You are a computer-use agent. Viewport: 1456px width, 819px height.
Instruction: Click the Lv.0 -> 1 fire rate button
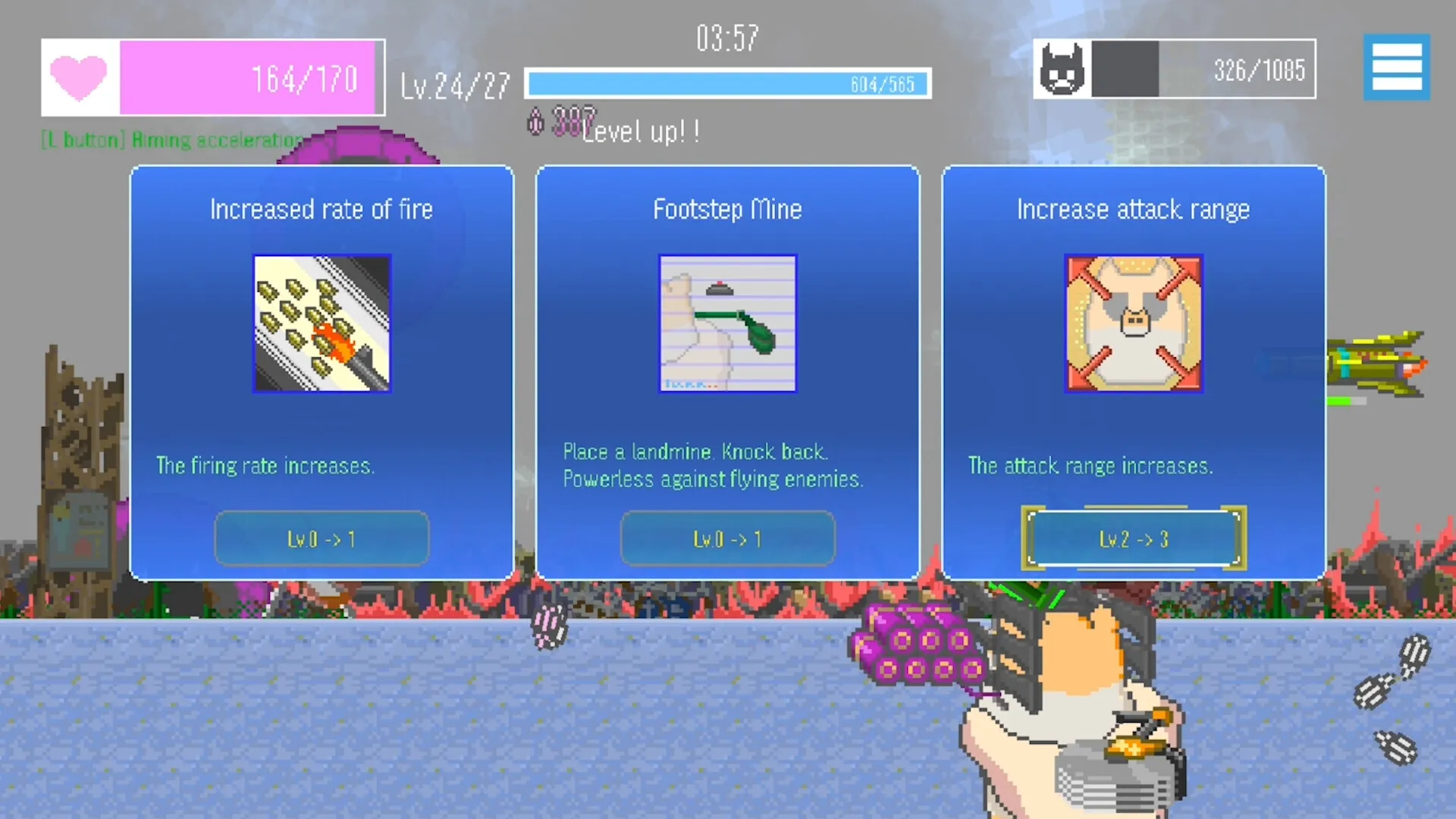point(322,538)
